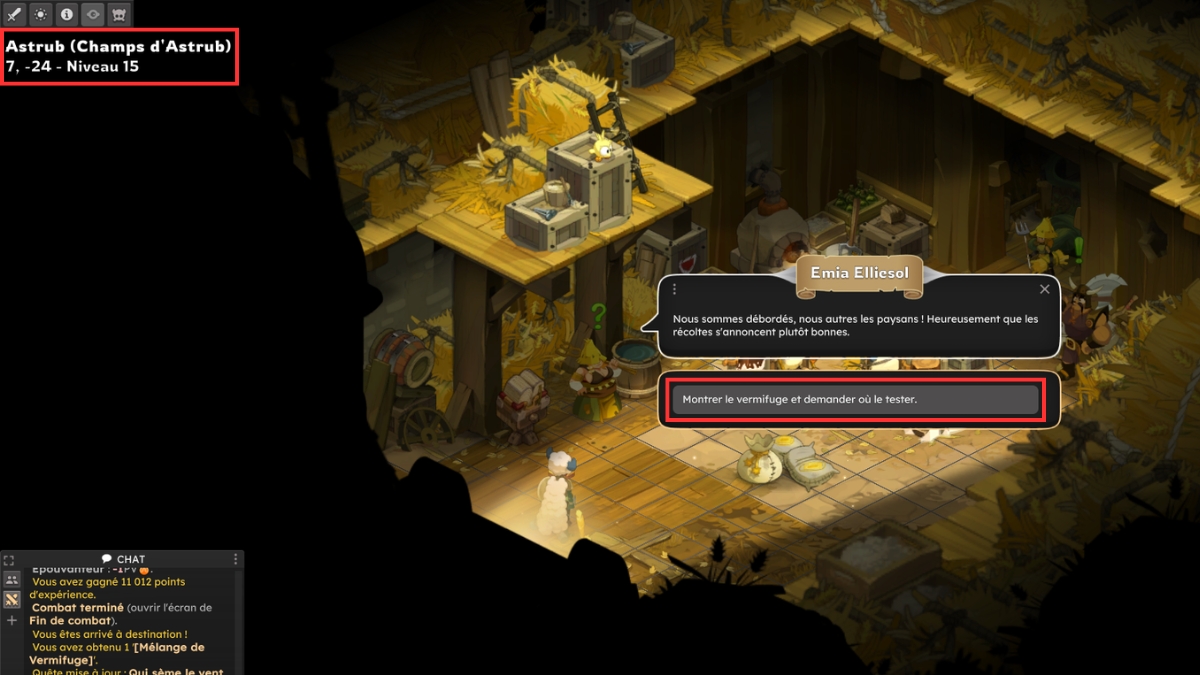Switch to the people chat tab

click(x=12, y=579)
